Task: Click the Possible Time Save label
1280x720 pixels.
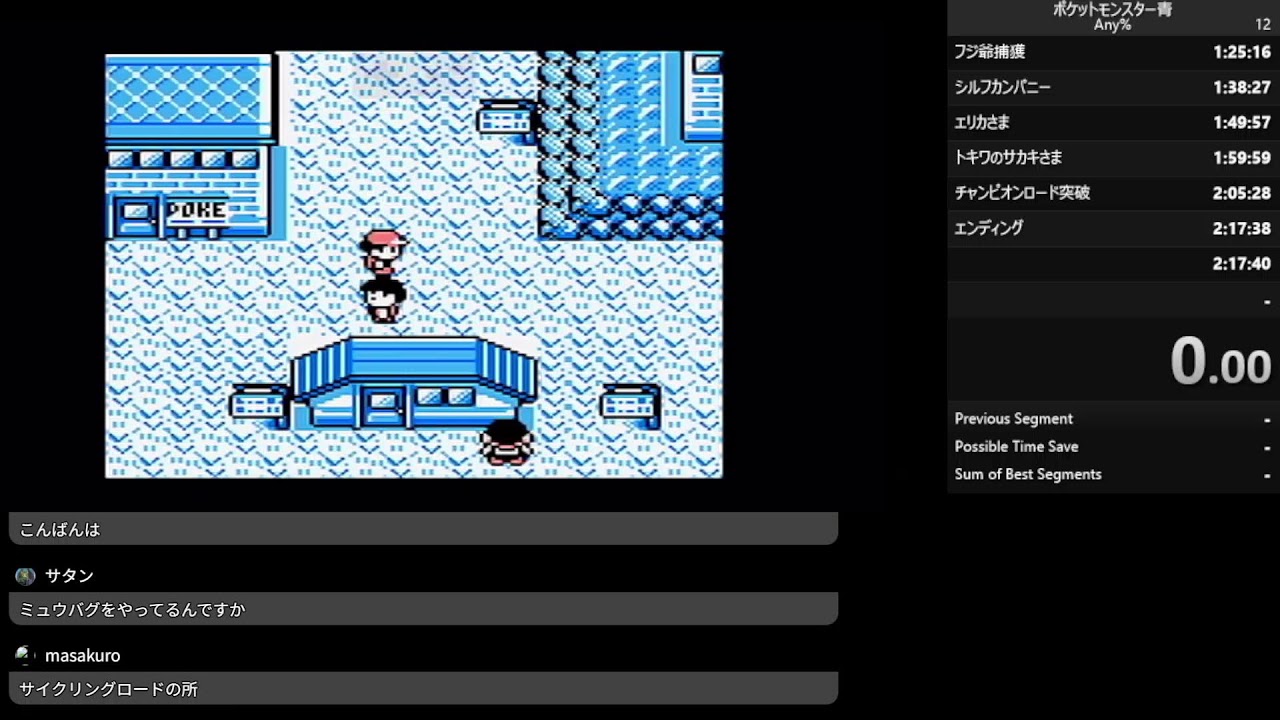Action: click(1016, 446)
